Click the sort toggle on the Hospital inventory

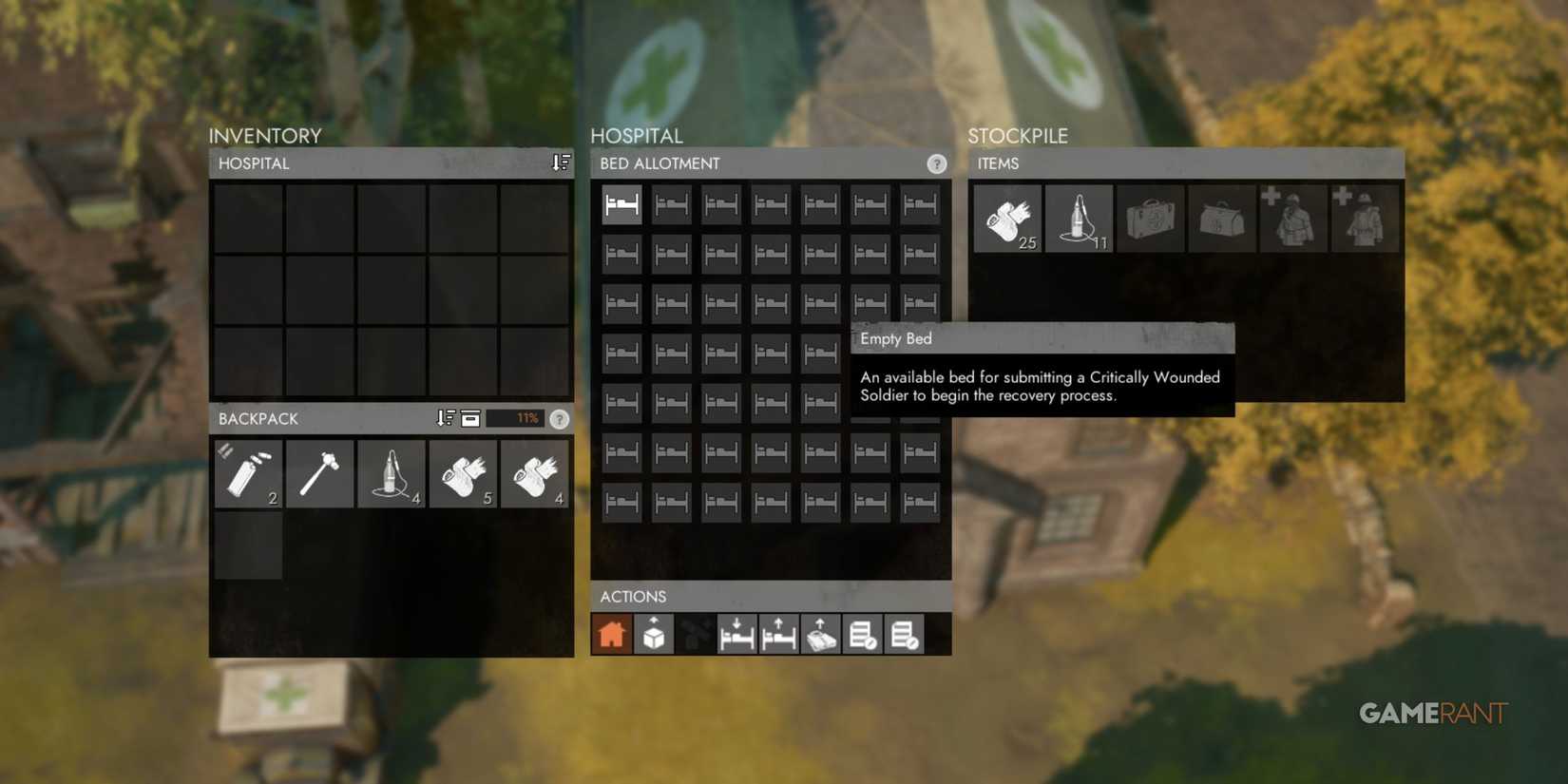559,163
